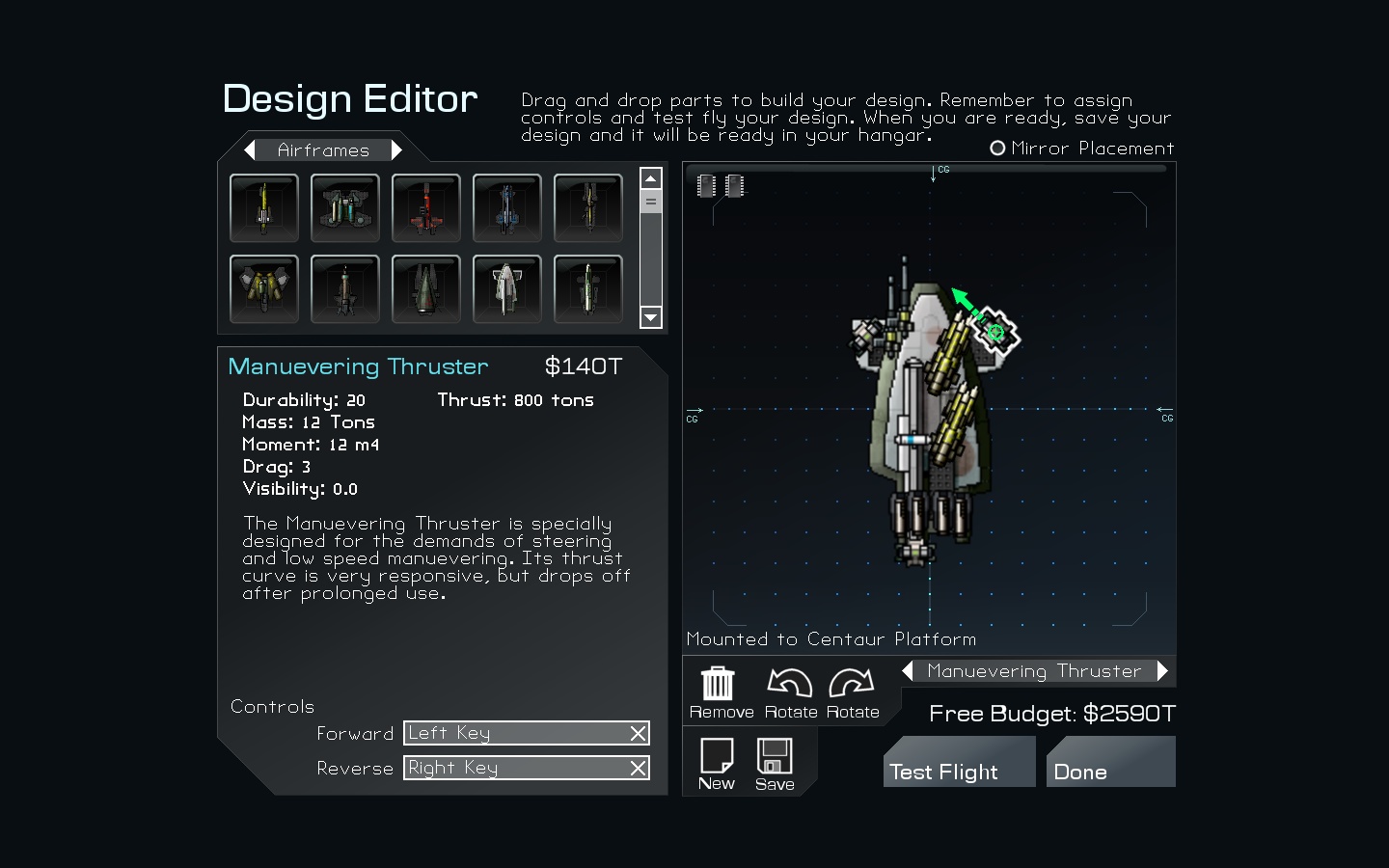
Task: Clear the Forward control assignment with the X
Action: (637, 733)
